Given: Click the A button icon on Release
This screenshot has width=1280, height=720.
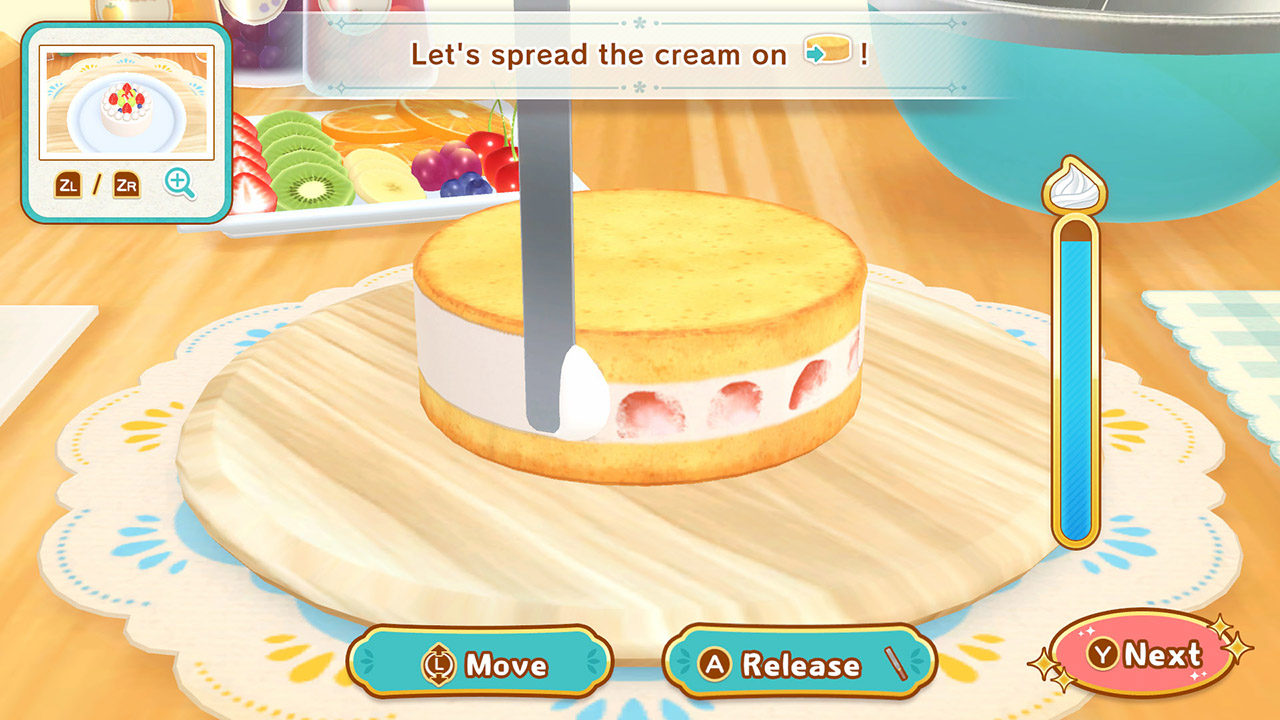Looking at the screenshot, I should [x=715, y=662].
